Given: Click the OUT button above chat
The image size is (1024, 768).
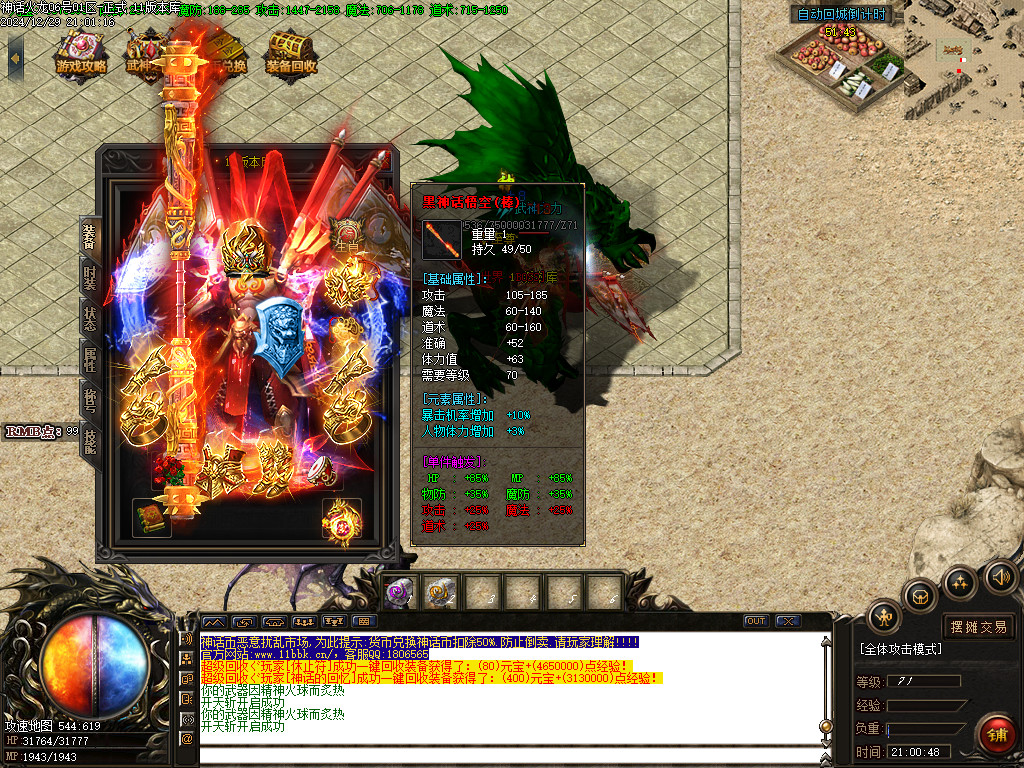Looking at the screenshot, I should (756, 621).
